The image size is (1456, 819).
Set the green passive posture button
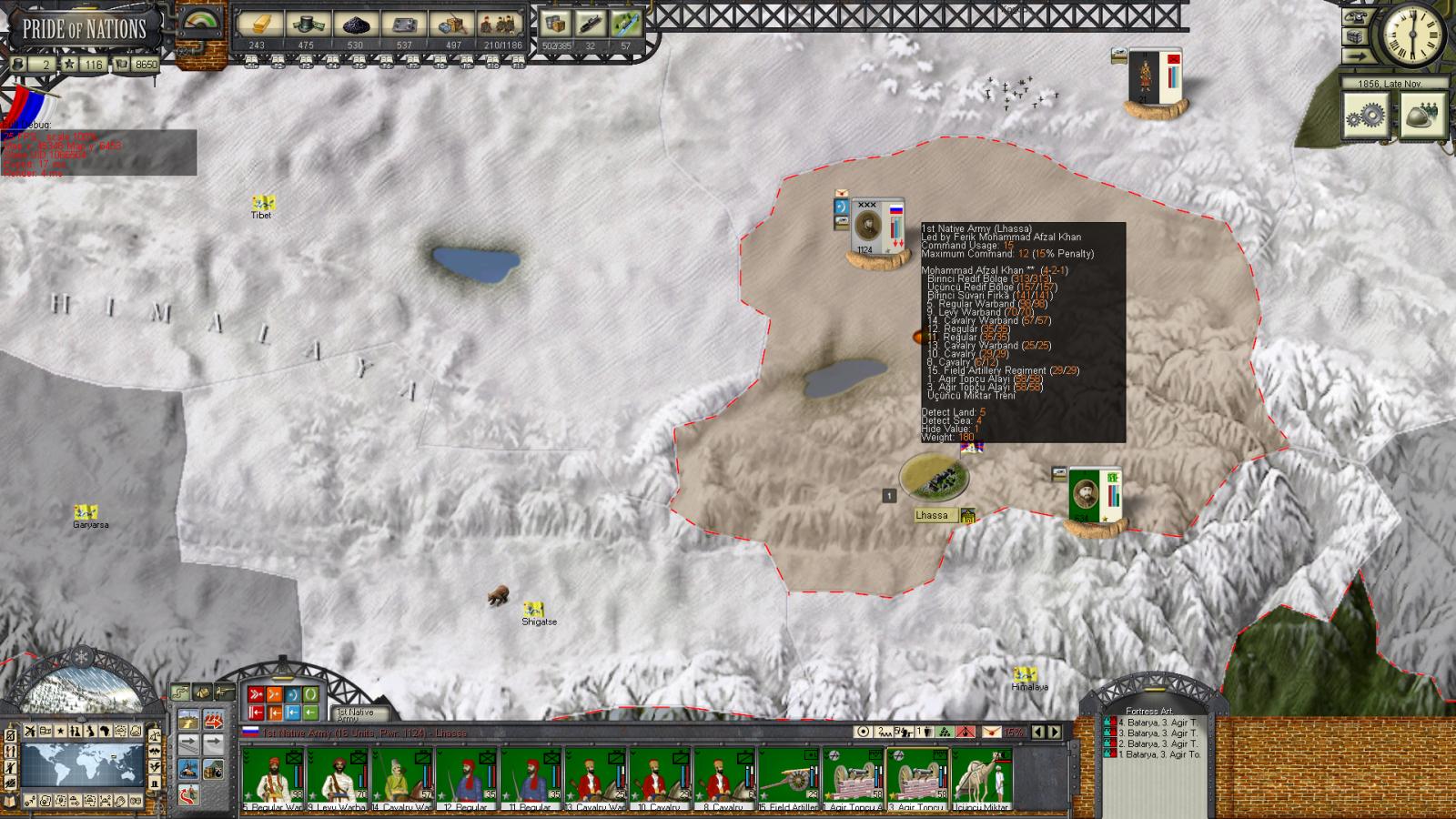coord(310,695)
